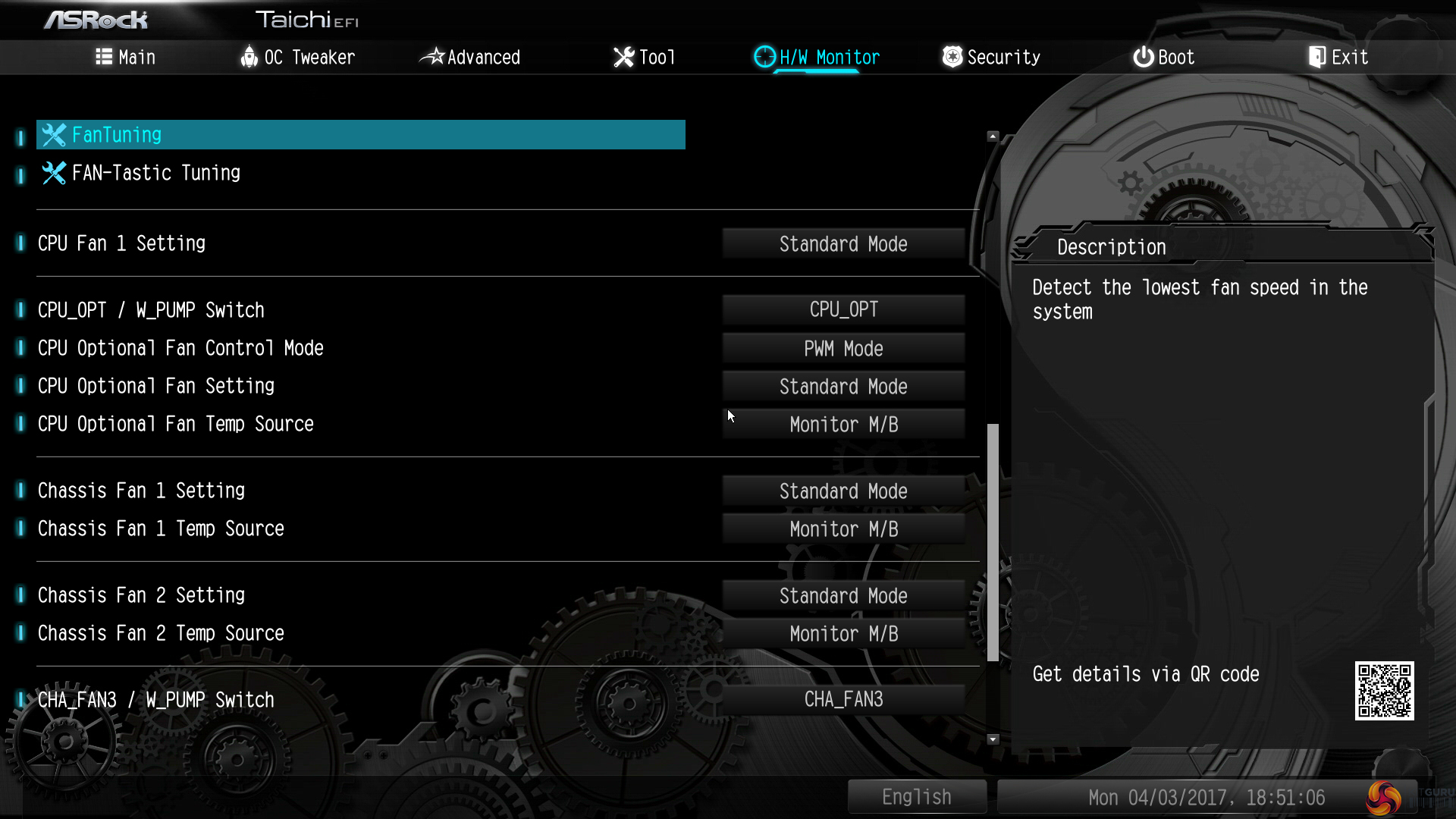This screenshot has width=1456, height=819.
Task: Pick CPU Optional Fan Temp Source value
Action: point(843,425)
